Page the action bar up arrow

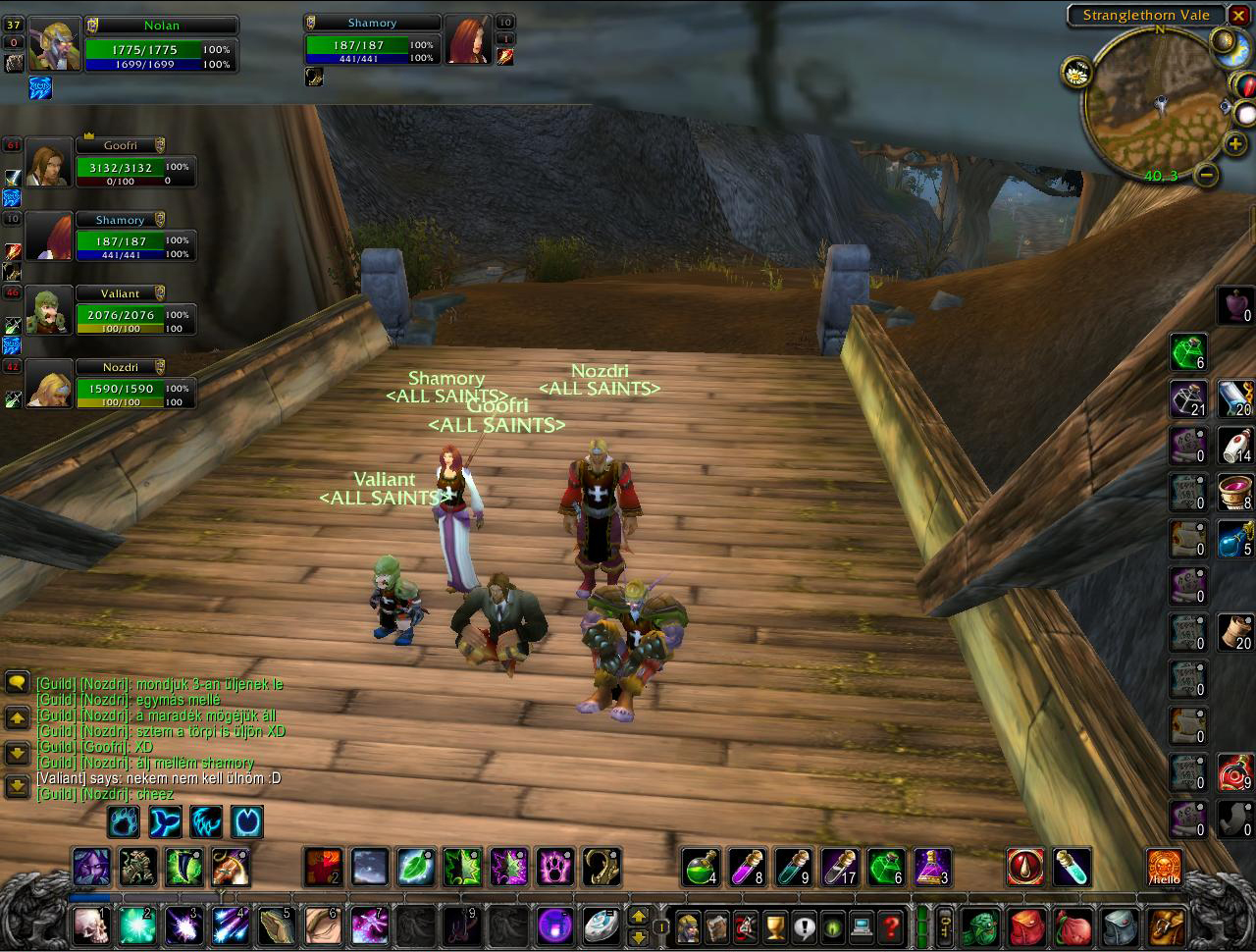[639, 917]
